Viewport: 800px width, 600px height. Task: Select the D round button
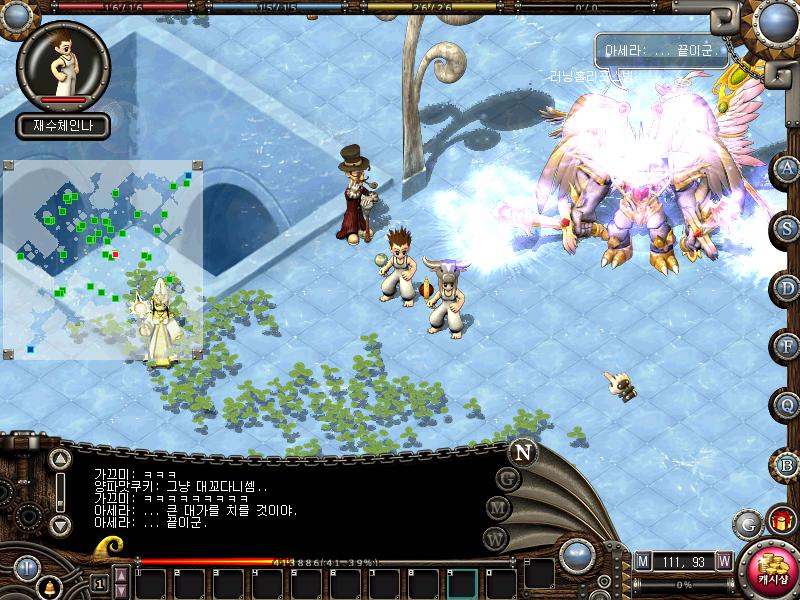[788, 287]
